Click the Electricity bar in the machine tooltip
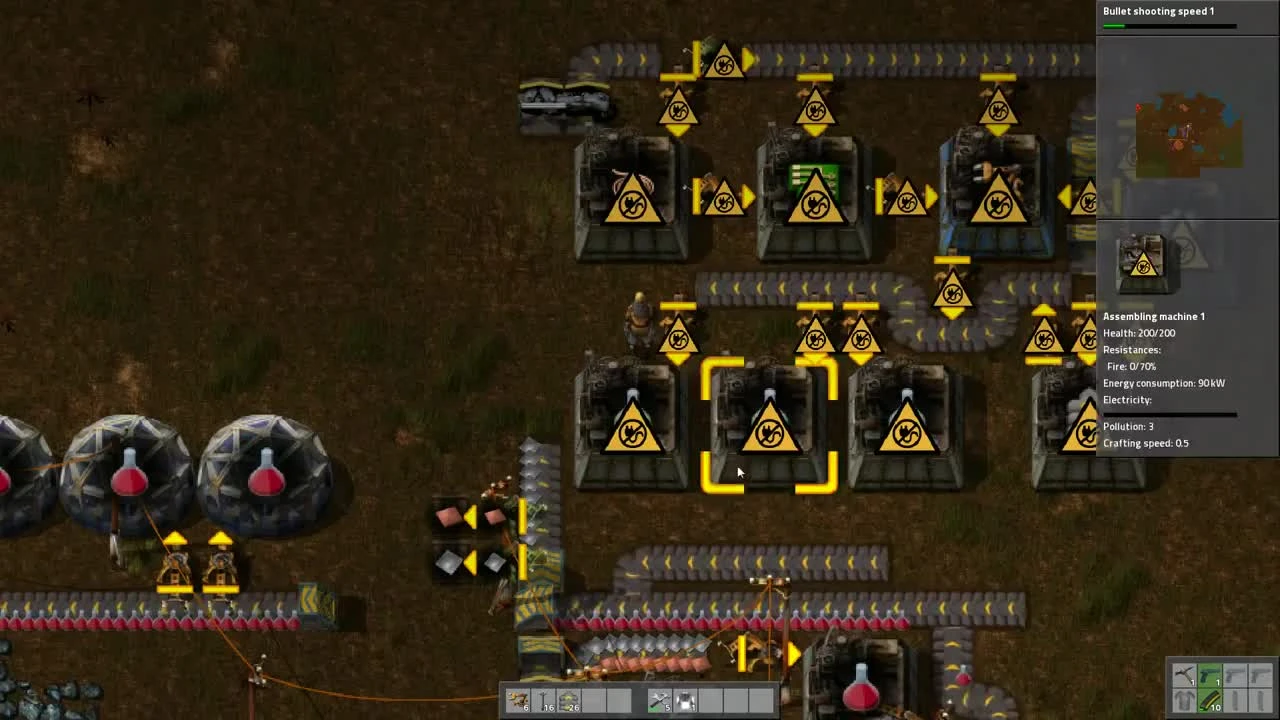 coord(1168,413)
